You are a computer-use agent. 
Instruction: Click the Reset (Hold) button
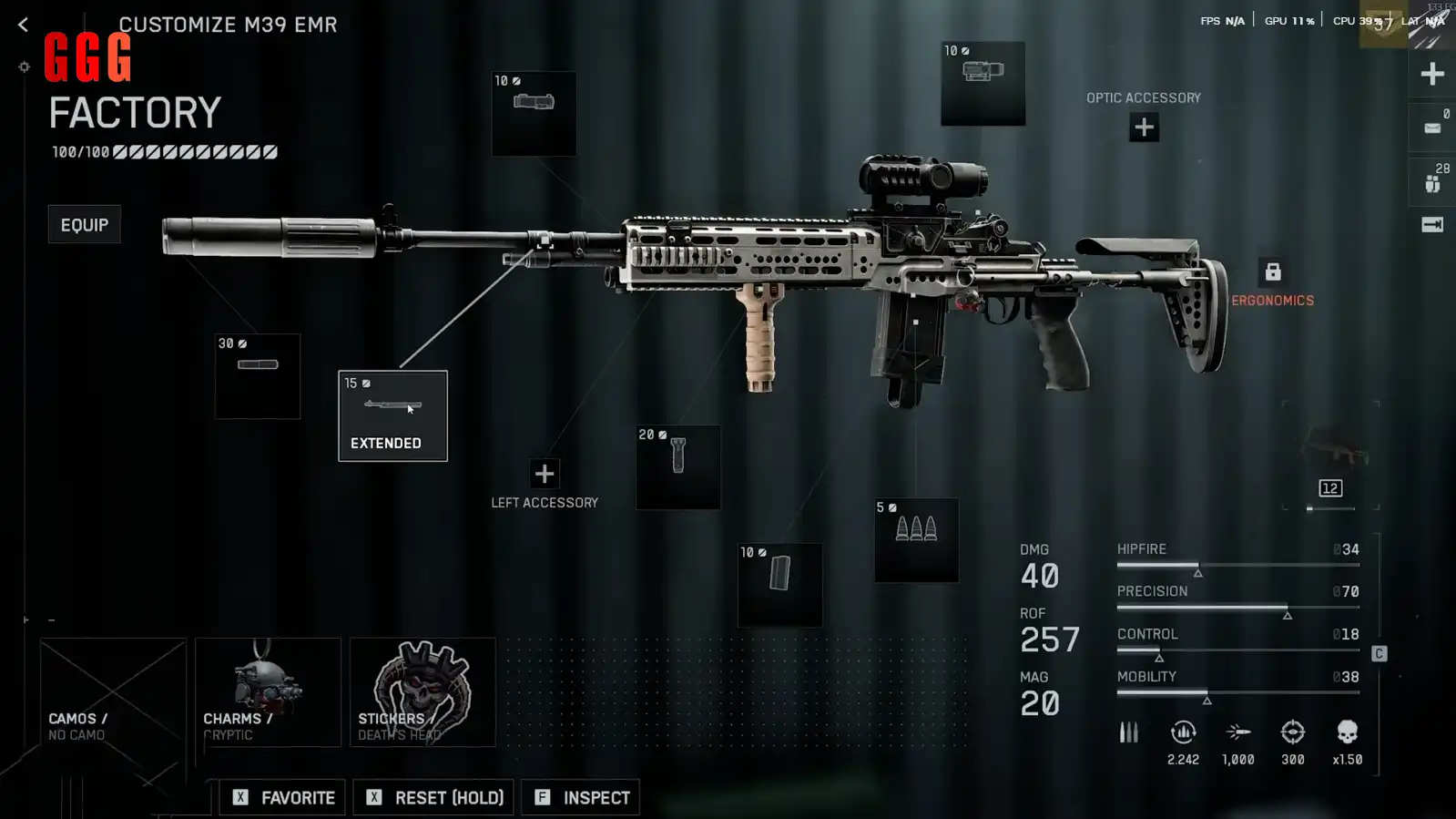[433, 797]
